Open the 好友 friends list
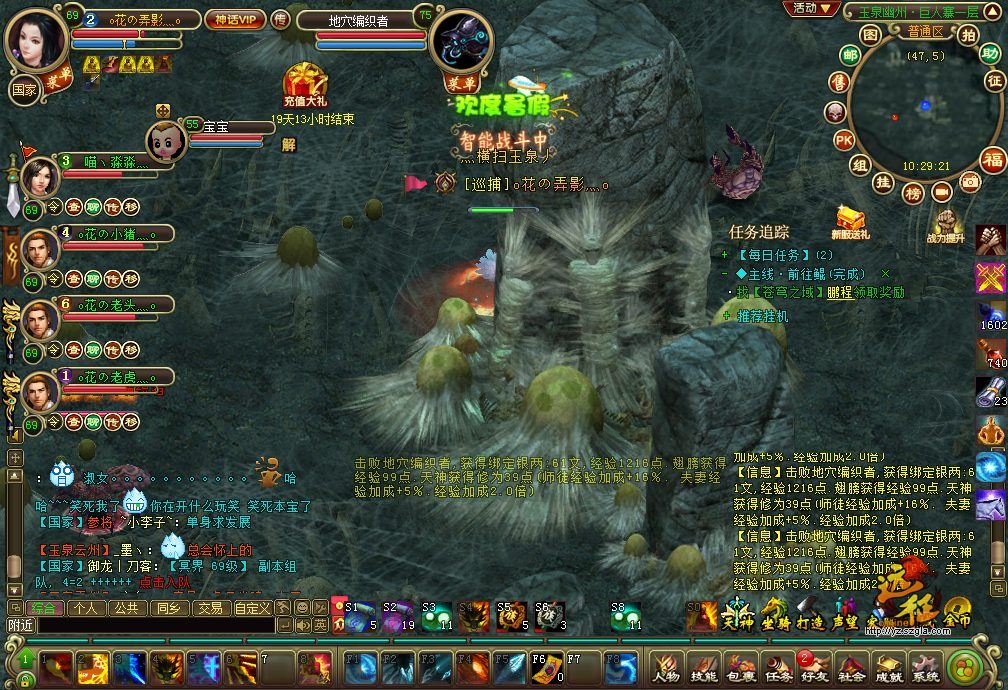The image size is (1008, 690). click(816, 668)
